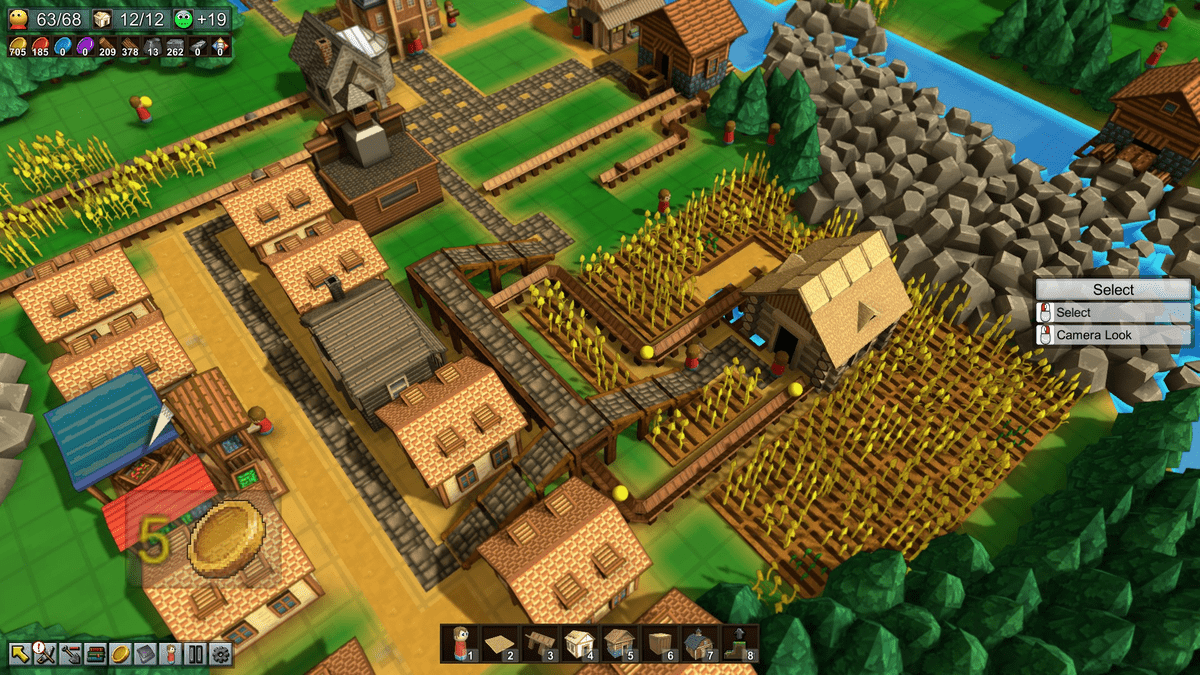Choose the shovel removal tool

pos(70,655)
